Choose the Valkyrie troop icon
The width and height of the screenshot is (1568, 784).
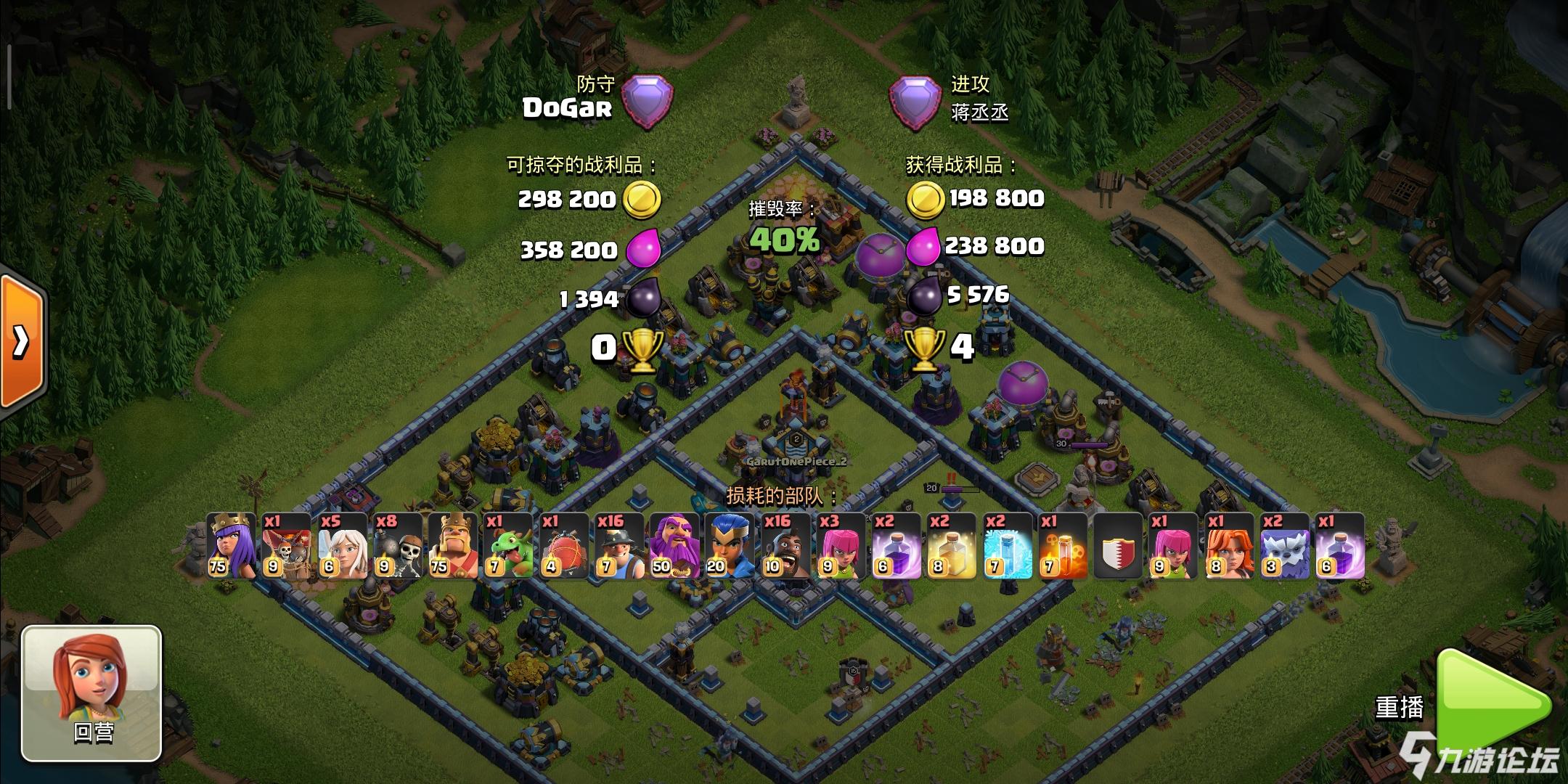pyautogui.click(x=1230, y=546)
